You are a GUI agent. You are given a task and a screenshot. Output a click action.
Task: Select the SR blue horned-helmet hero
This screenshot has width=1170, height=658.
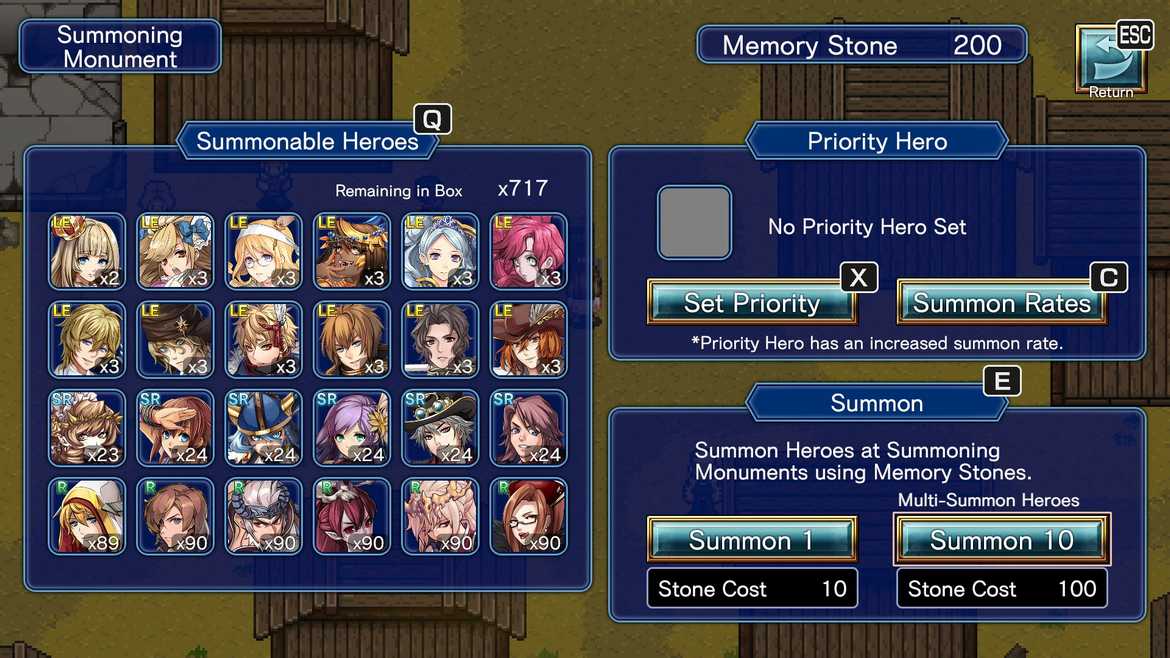pos(263,427)
